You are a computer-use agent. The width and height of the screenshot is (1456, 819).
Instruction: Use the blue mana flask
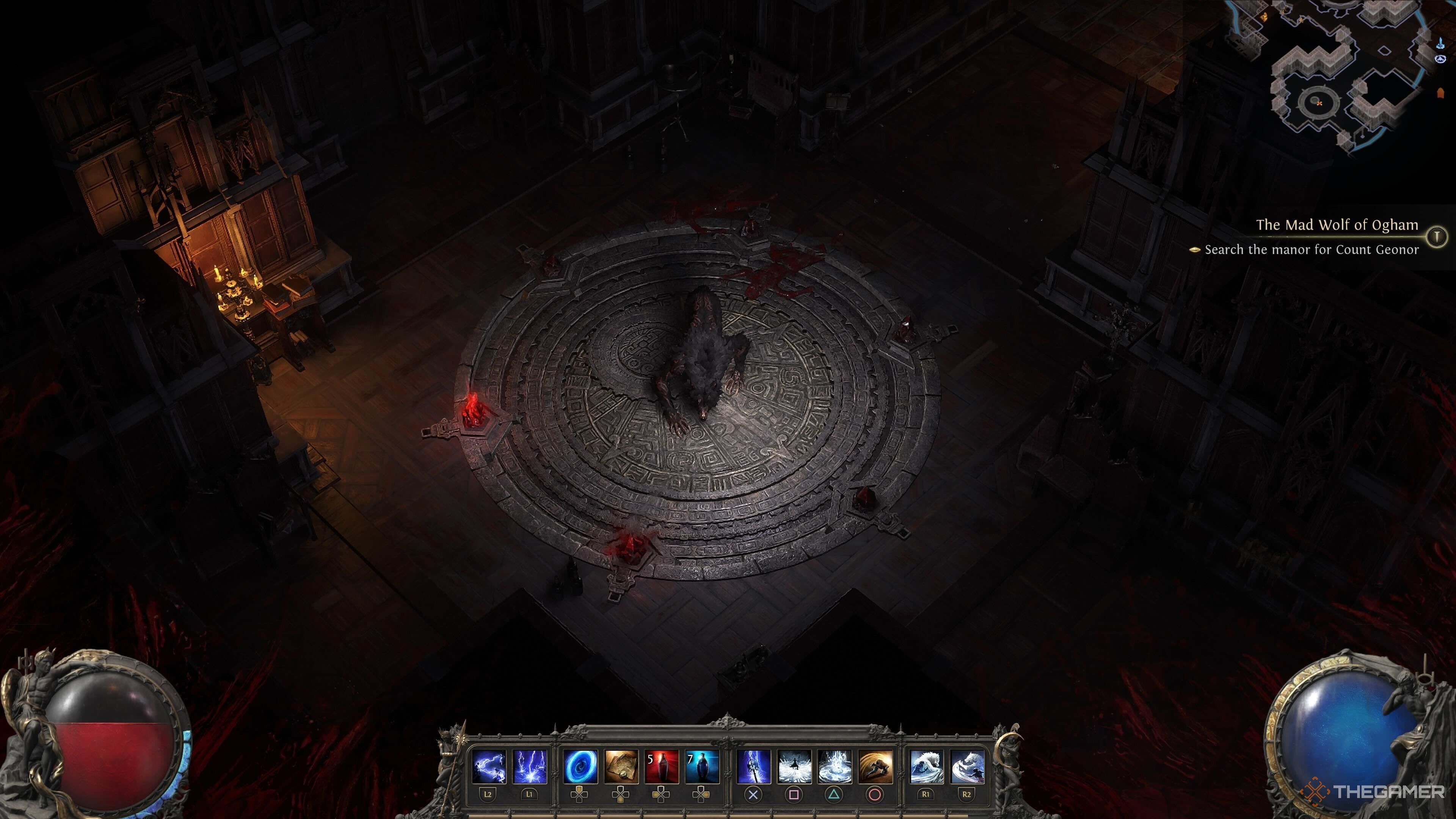[702, 767]
